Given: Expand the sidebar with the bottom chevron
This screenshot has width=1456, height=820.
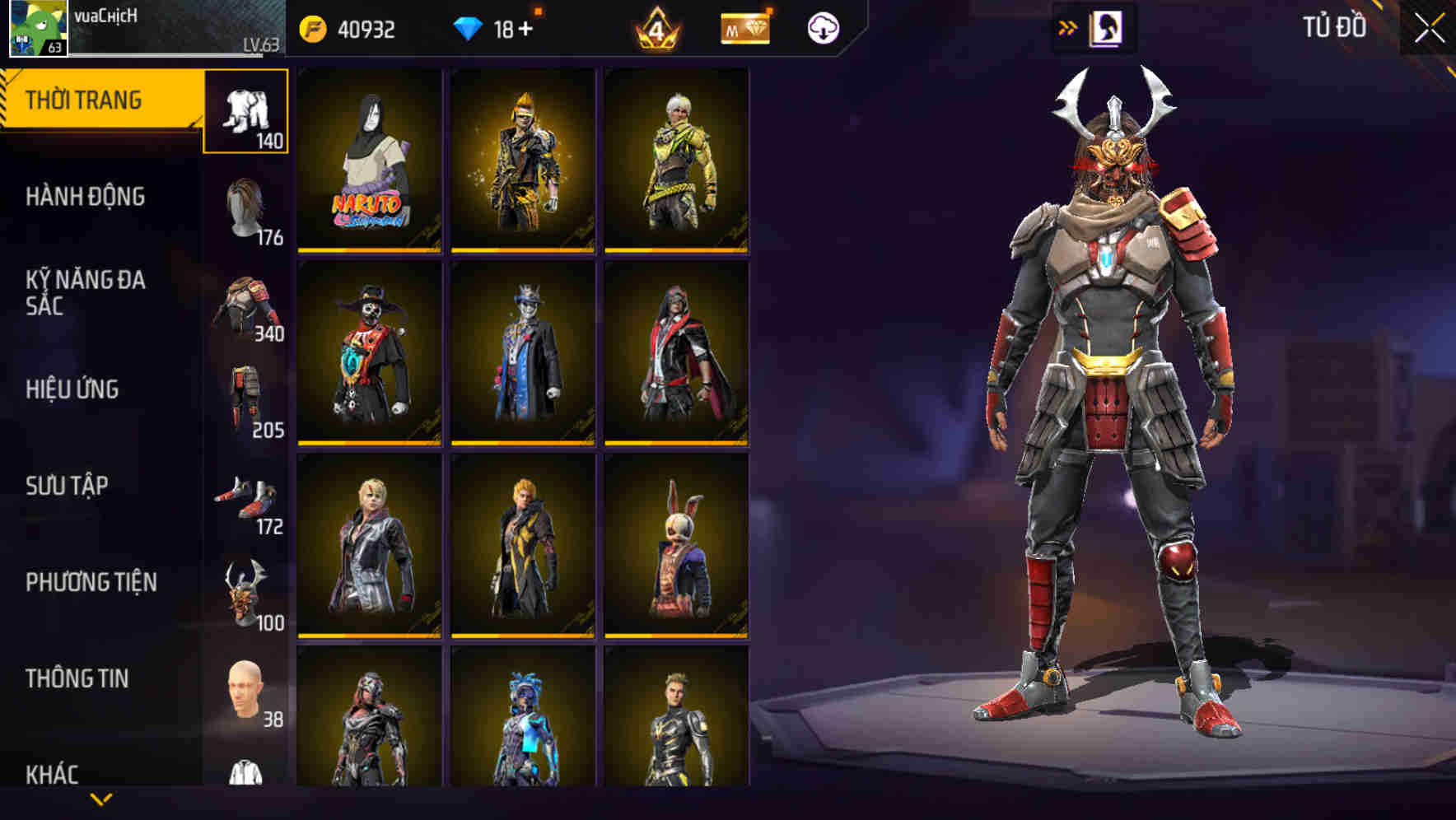Looking at the screenshot, I should 100,799.
